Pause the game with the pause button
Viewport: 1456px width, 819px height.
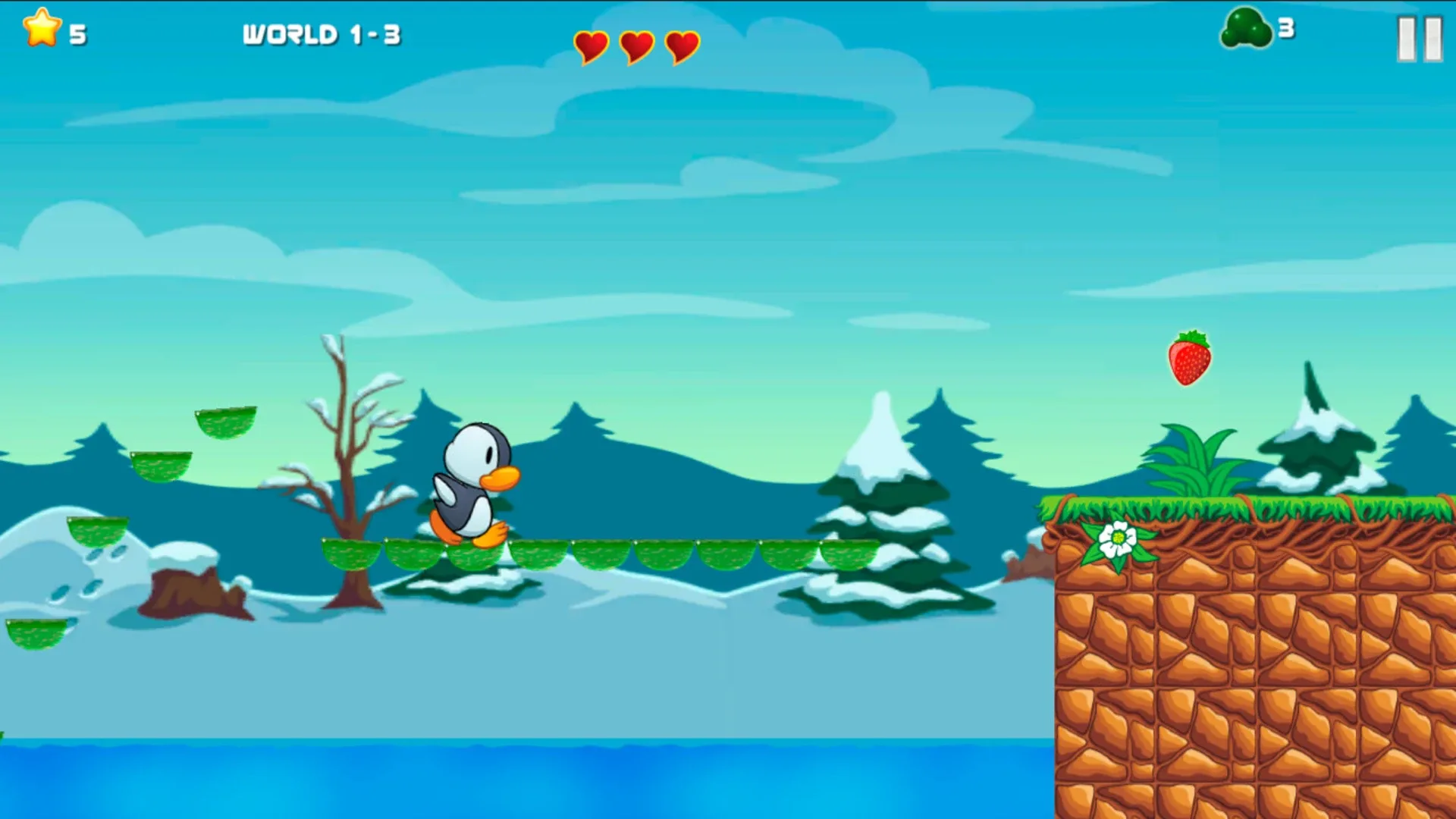tap(1420, 38)
